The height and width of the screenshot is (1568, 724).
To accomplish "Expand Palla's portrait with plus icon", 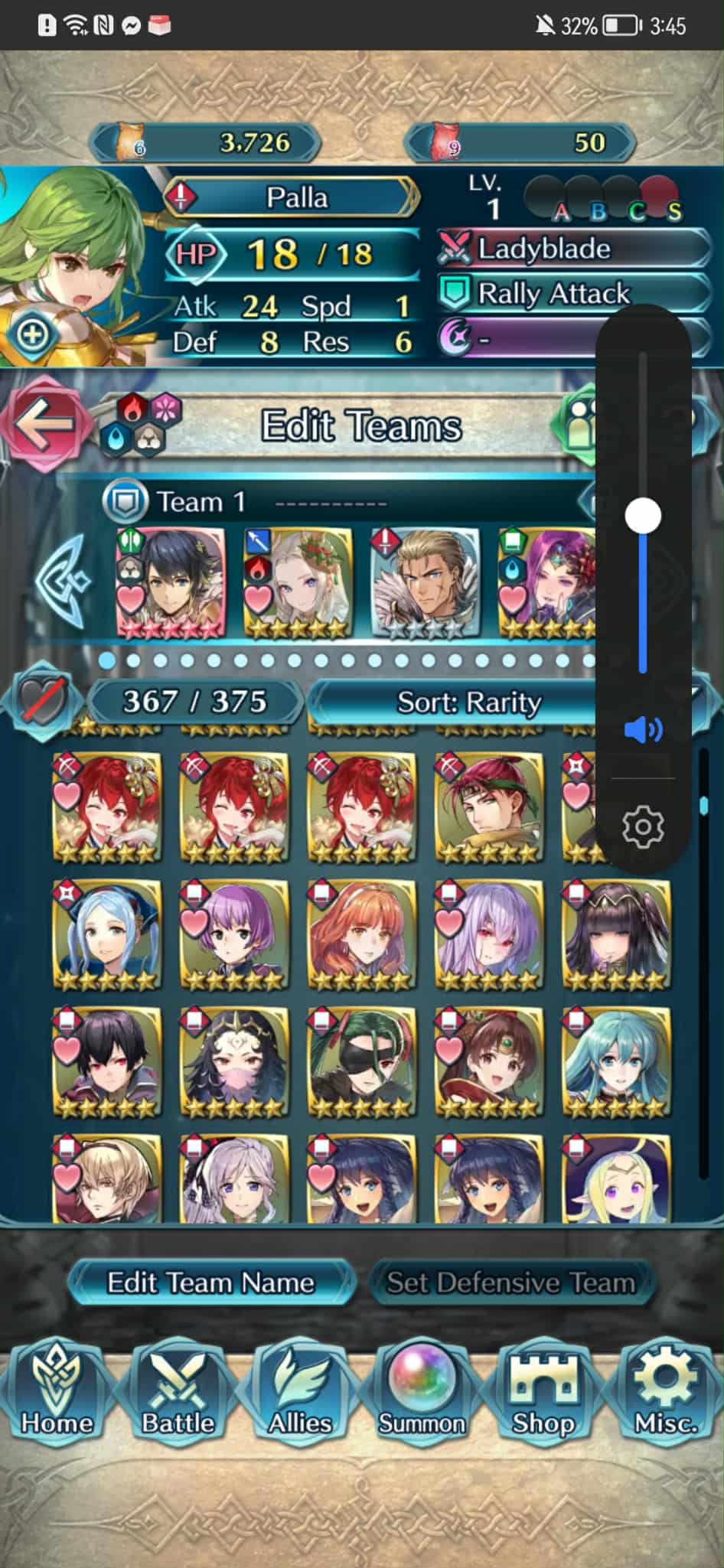I will pos(32,334).
